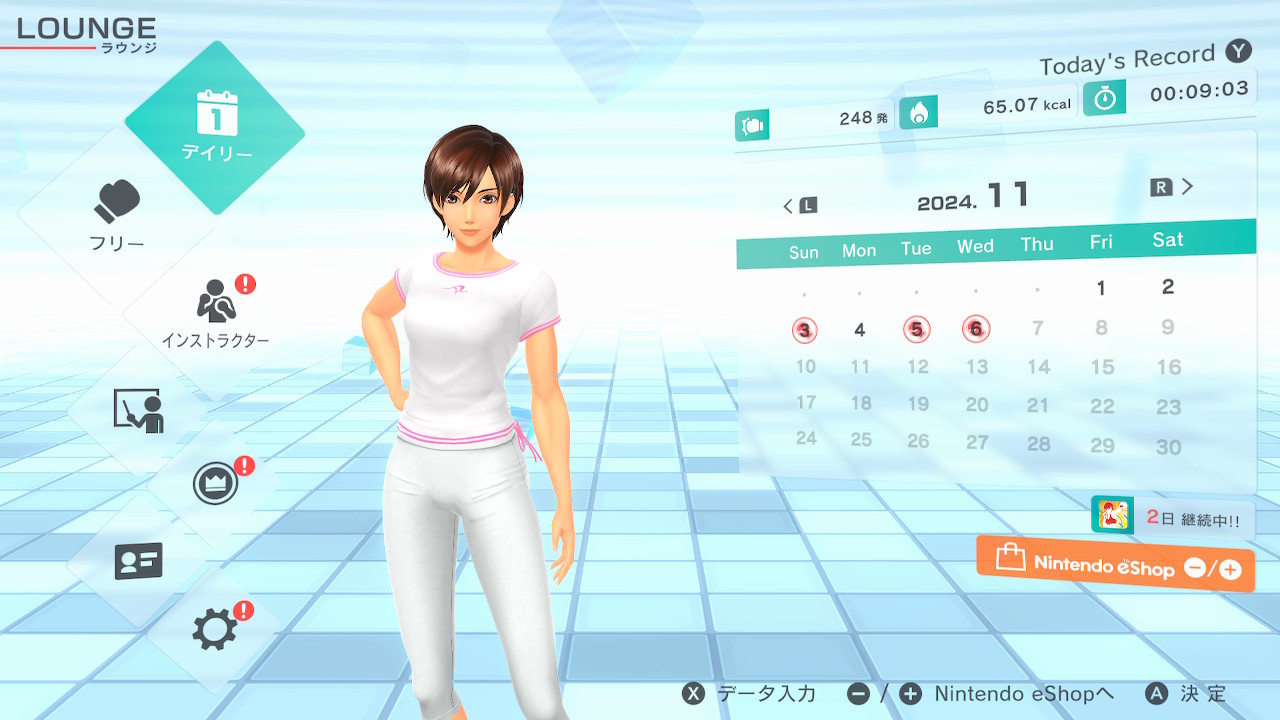Open the Nintendo eShop orange banner
The width and height of the screenshot is (1280, 720).
[1115, 565]
